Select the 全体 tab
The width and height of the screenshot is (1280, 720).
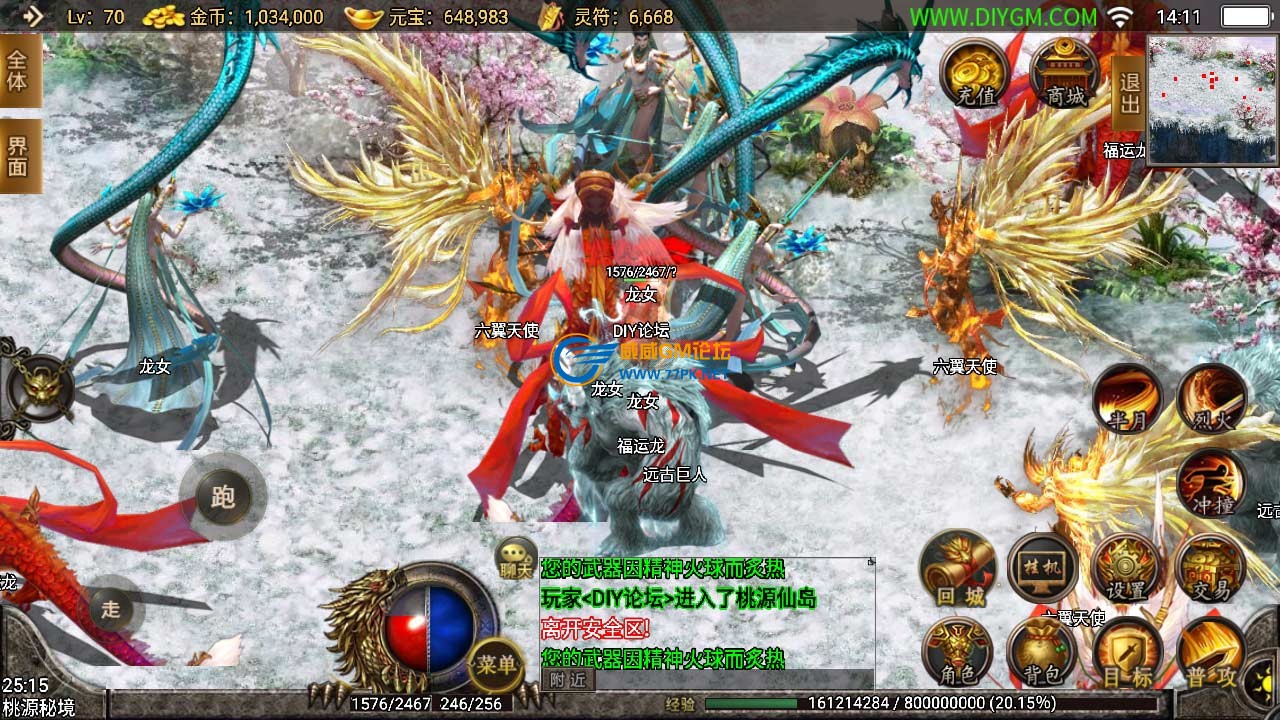18,70
